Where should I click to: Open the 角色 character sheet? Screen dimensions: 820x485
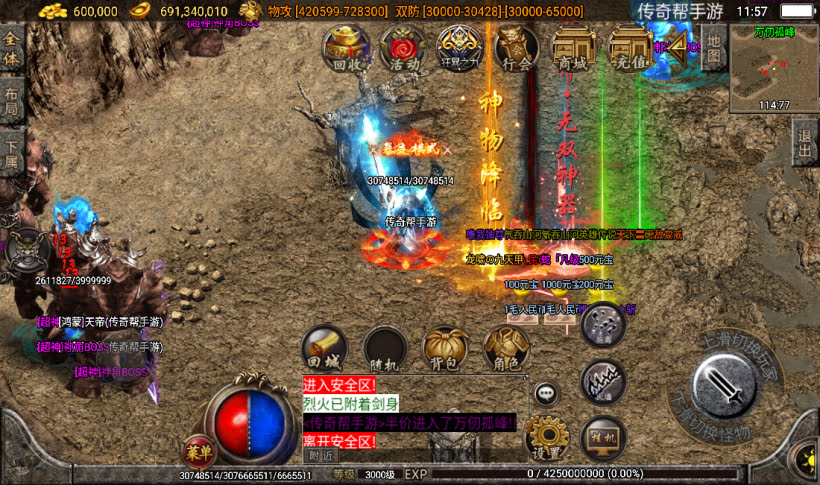pyautogui.click(x=504, y=347)
